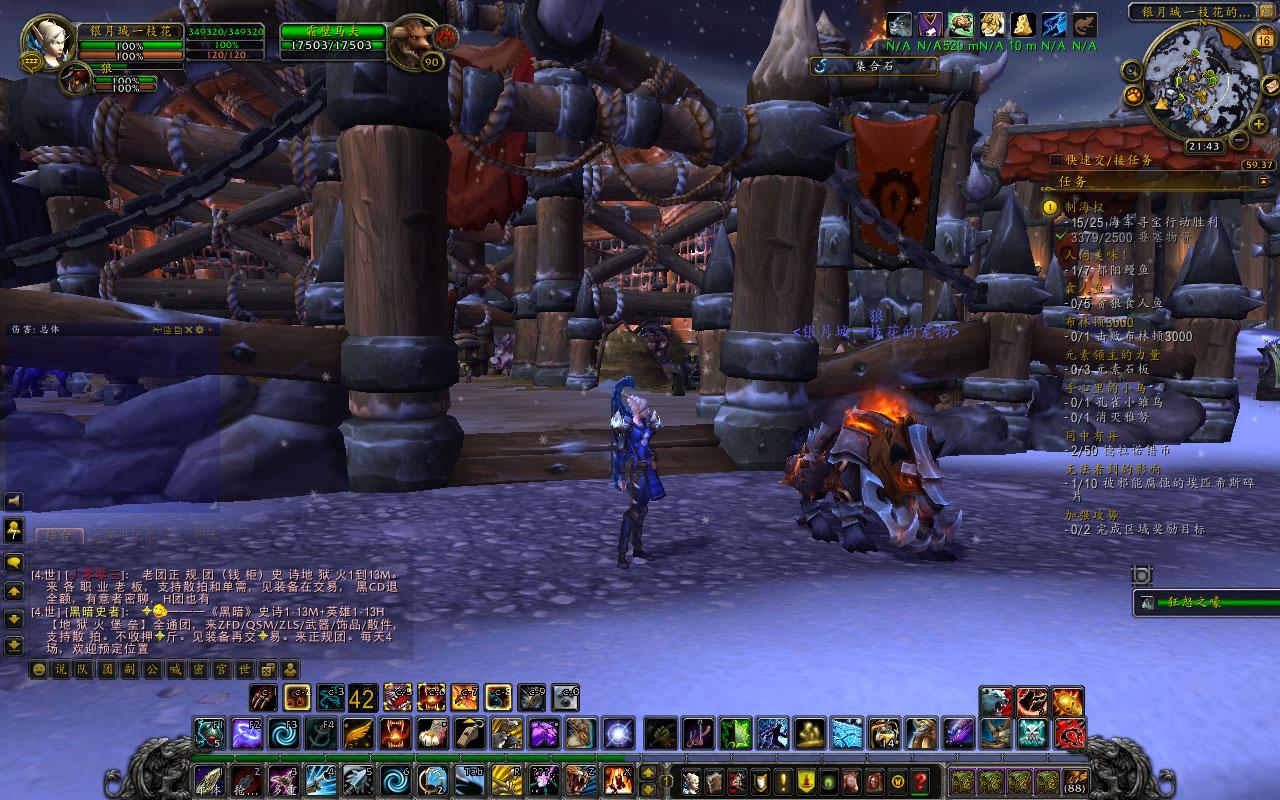Open the minimap tracking paw menu
This screenshot has width=1280, height=800.
(x=1134, y=95)
